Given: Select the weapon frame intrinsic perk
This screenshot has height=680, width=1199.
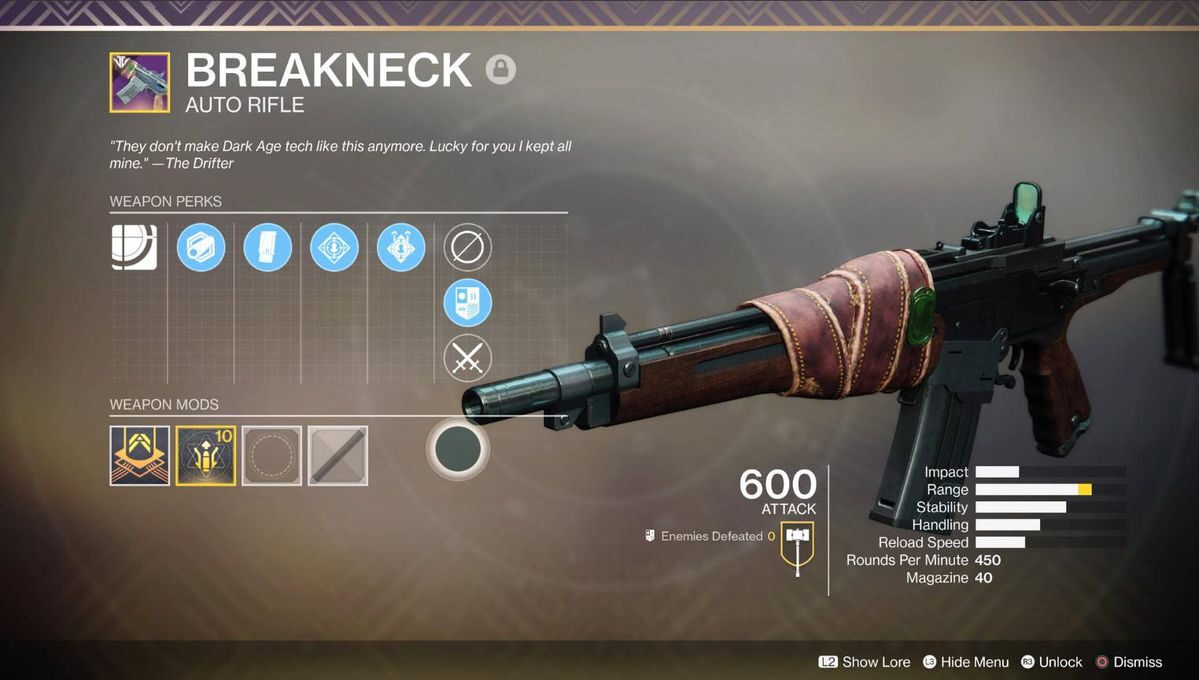Looking at the screenshot, I should click(134, 247).
